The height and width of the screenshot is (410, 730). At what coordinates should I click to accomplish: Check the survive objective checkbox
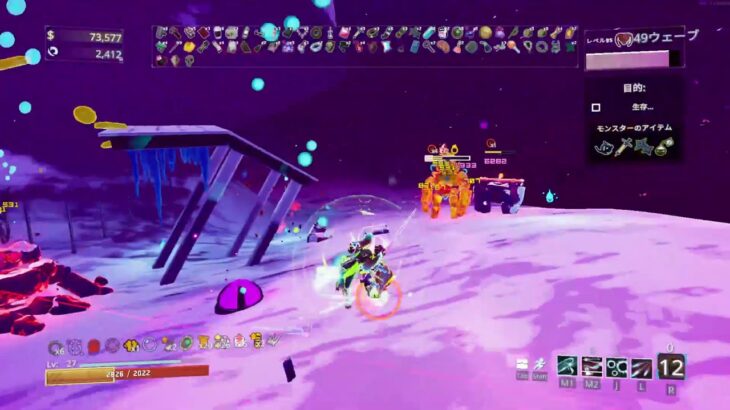[596, 107]
